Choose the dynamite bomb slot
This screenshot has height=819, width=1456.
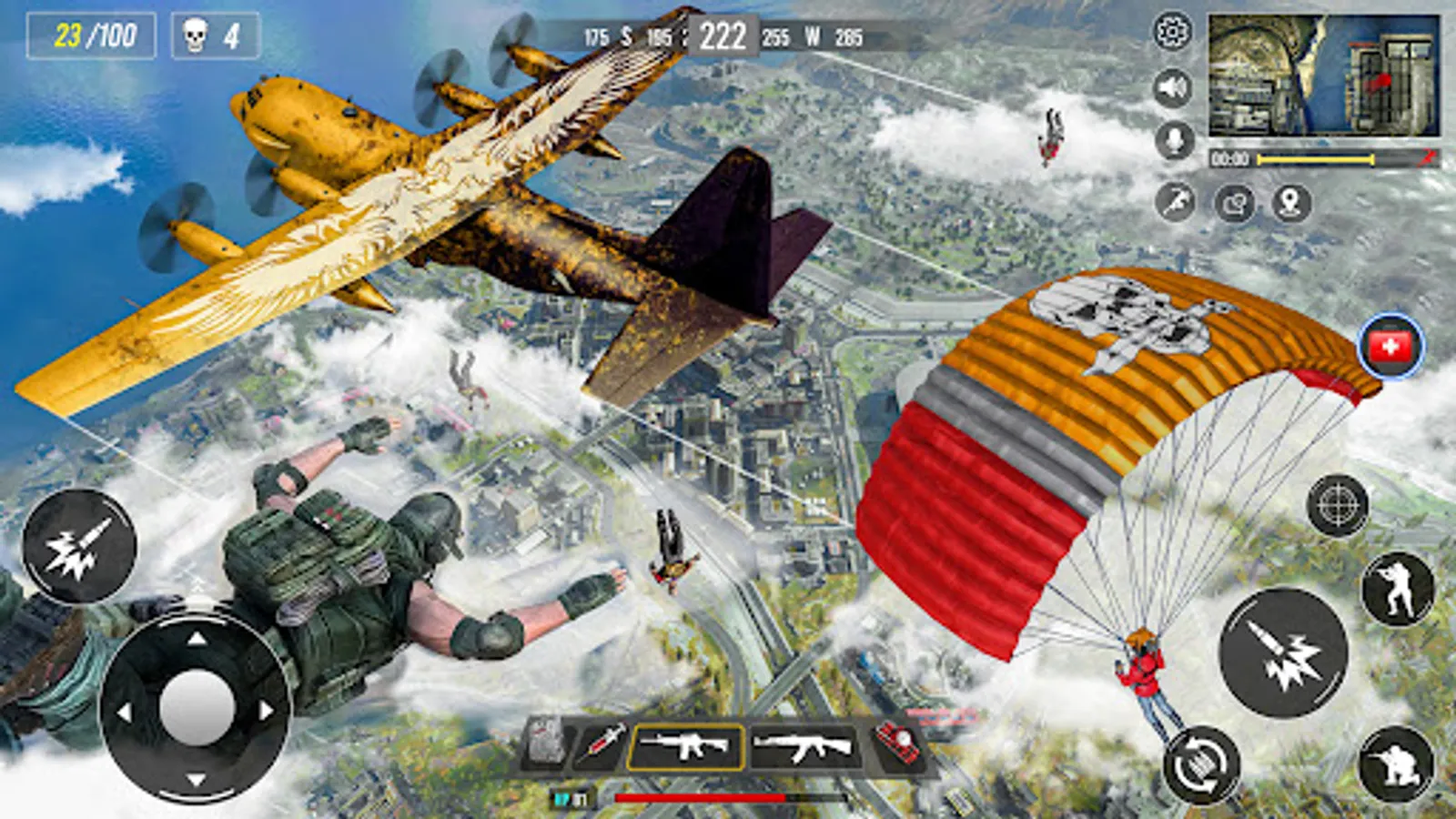(896, 743)
